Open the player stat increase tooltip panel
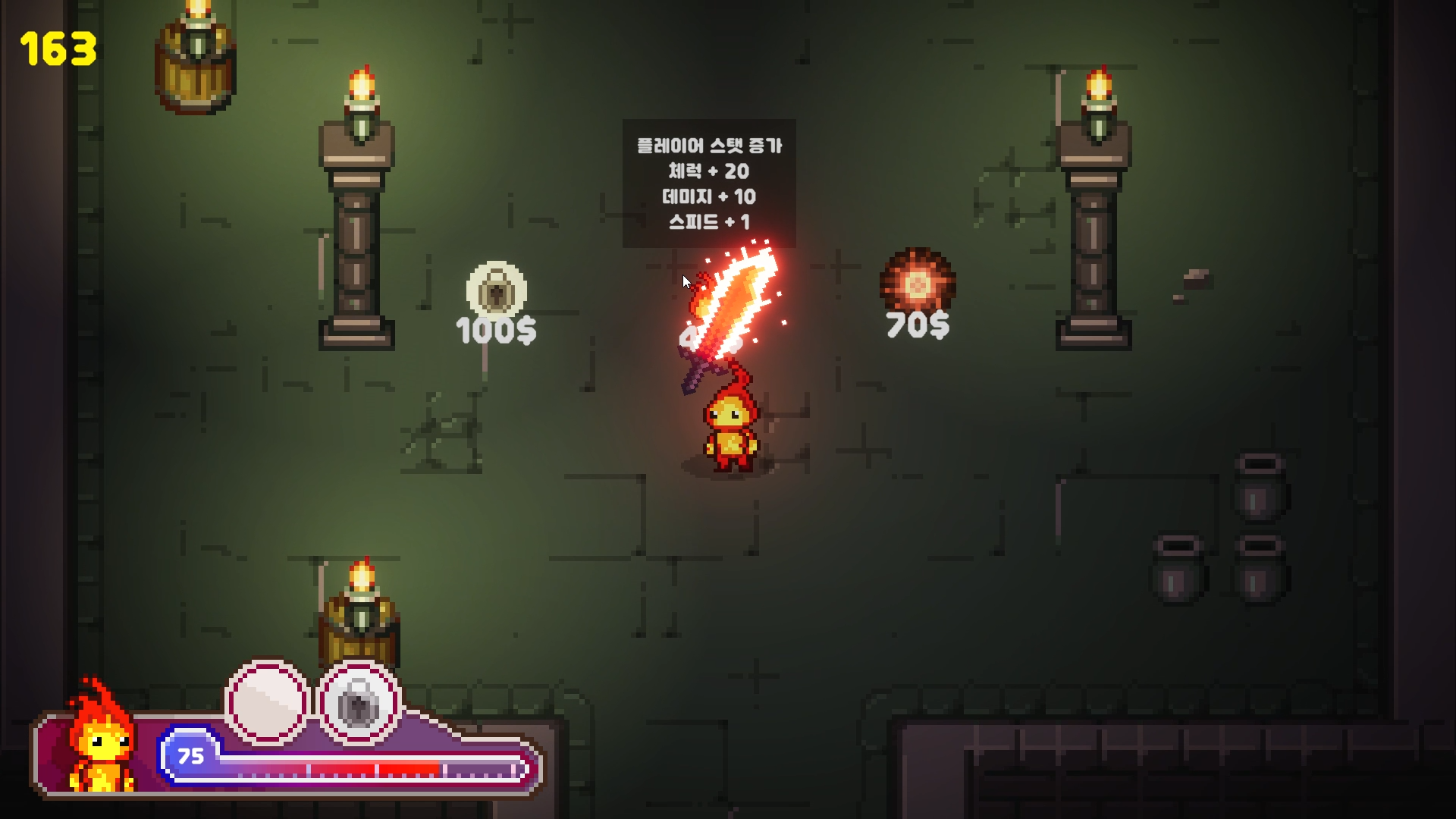This screenshot has height=819, width=1456. click(709, 182)
